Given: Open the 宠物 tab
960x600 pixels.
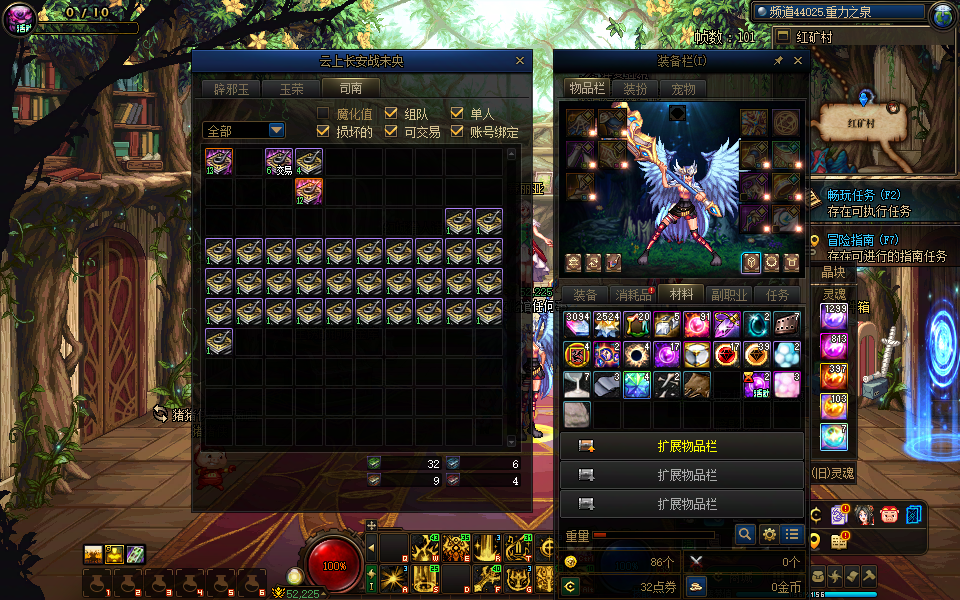Looking at the screenshot, I should pyautogui.click(x=683, y=88).
